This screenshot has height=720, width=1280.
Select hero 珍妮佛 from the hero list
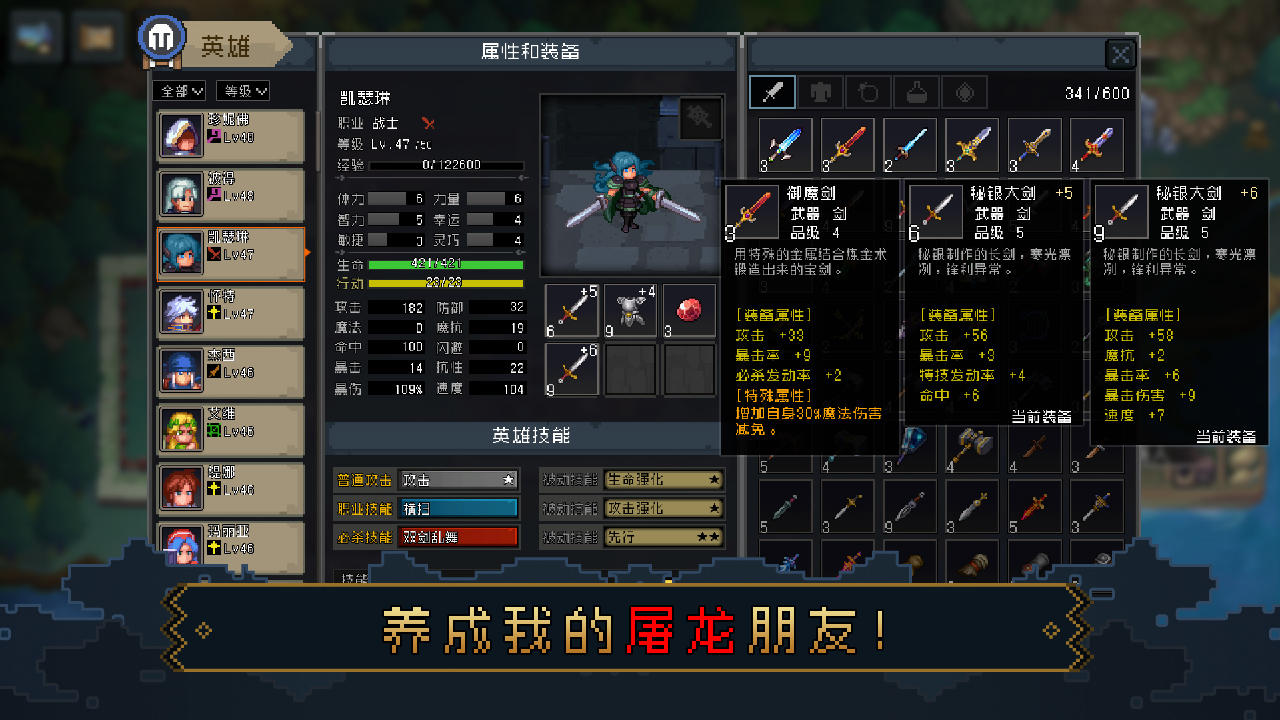point(230,135)
